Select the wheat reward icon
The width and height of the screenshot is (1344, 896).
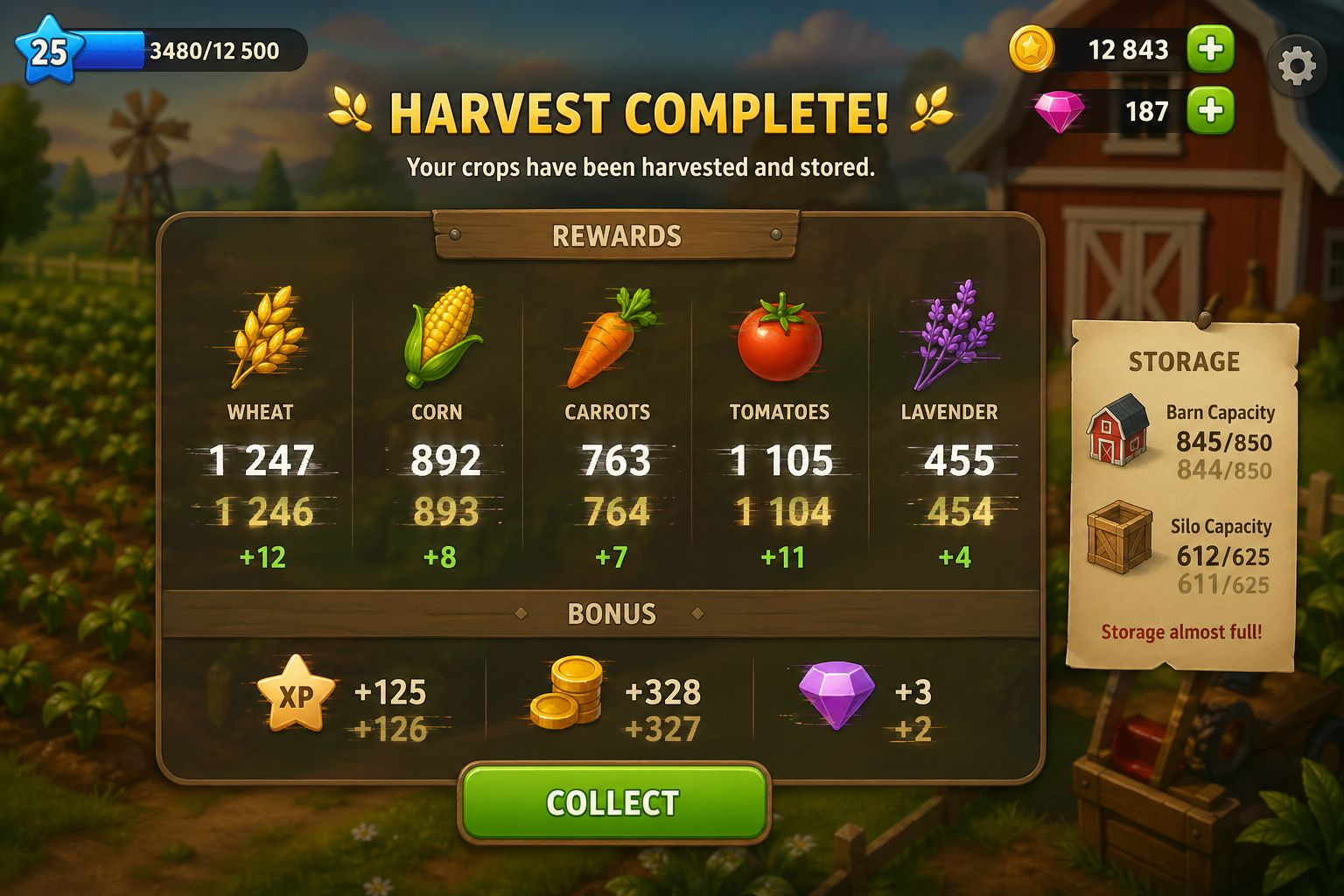pos(264,337)
